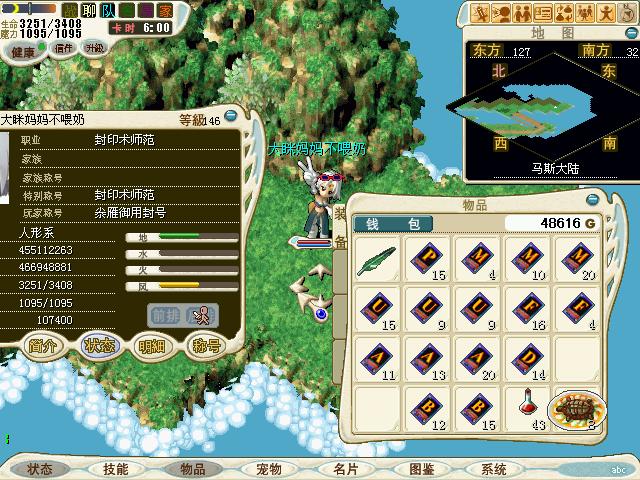Select the green feather item slot
Image resolution: width=640 pixels, height=480 pixels.
(x=379, y=257)
